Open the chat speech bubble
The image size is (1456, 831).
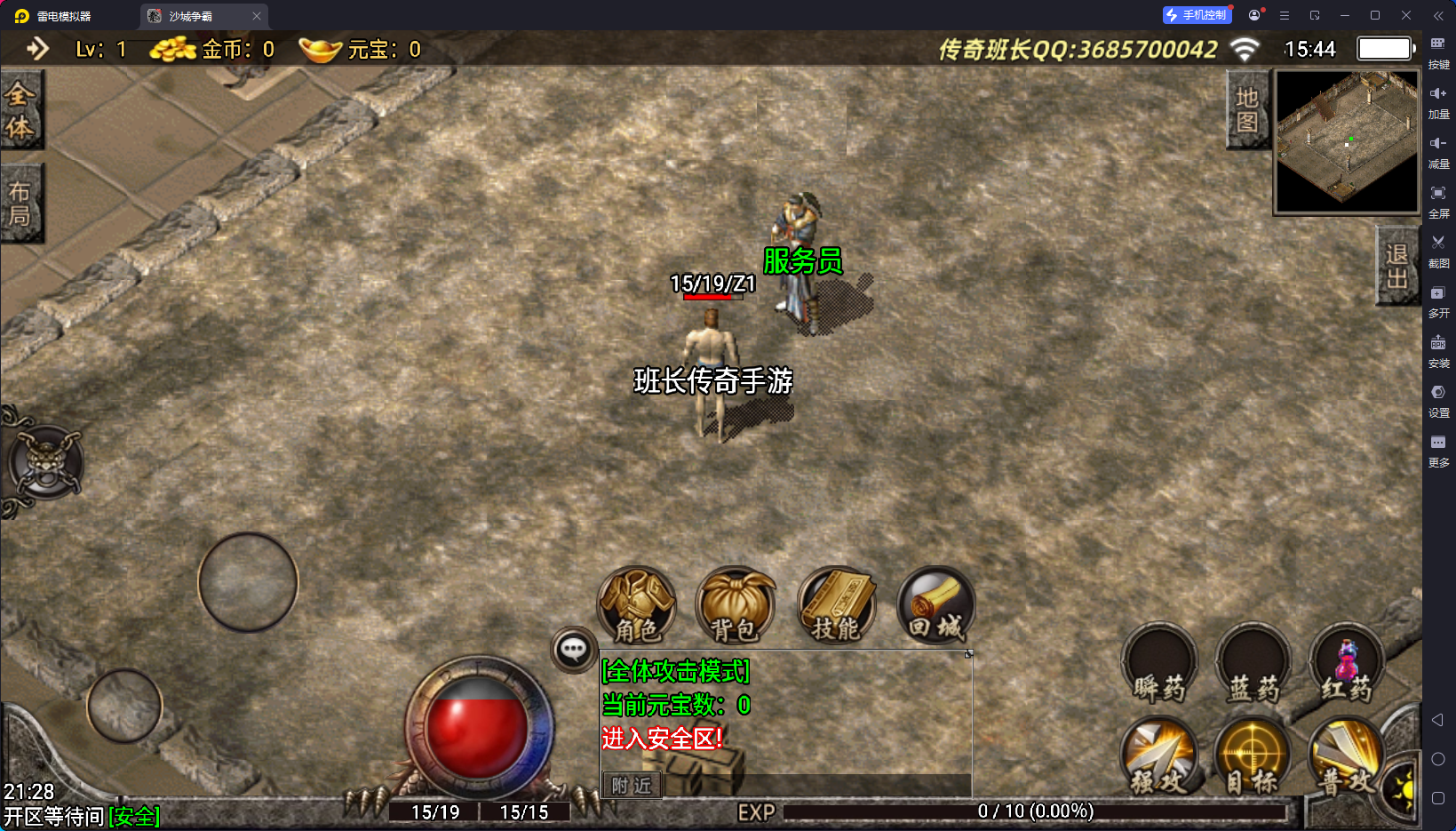coord(573,650)
